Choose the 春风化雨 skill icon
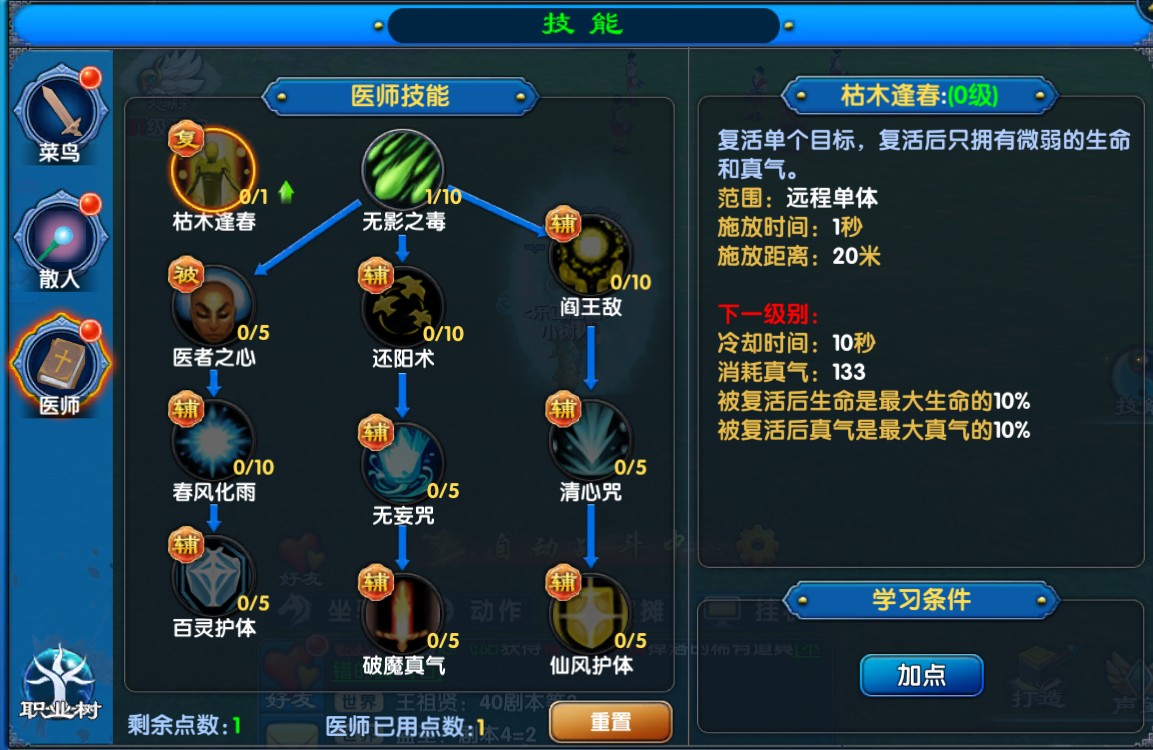The height and width of the screenshot is (750, 1153). 213,440
